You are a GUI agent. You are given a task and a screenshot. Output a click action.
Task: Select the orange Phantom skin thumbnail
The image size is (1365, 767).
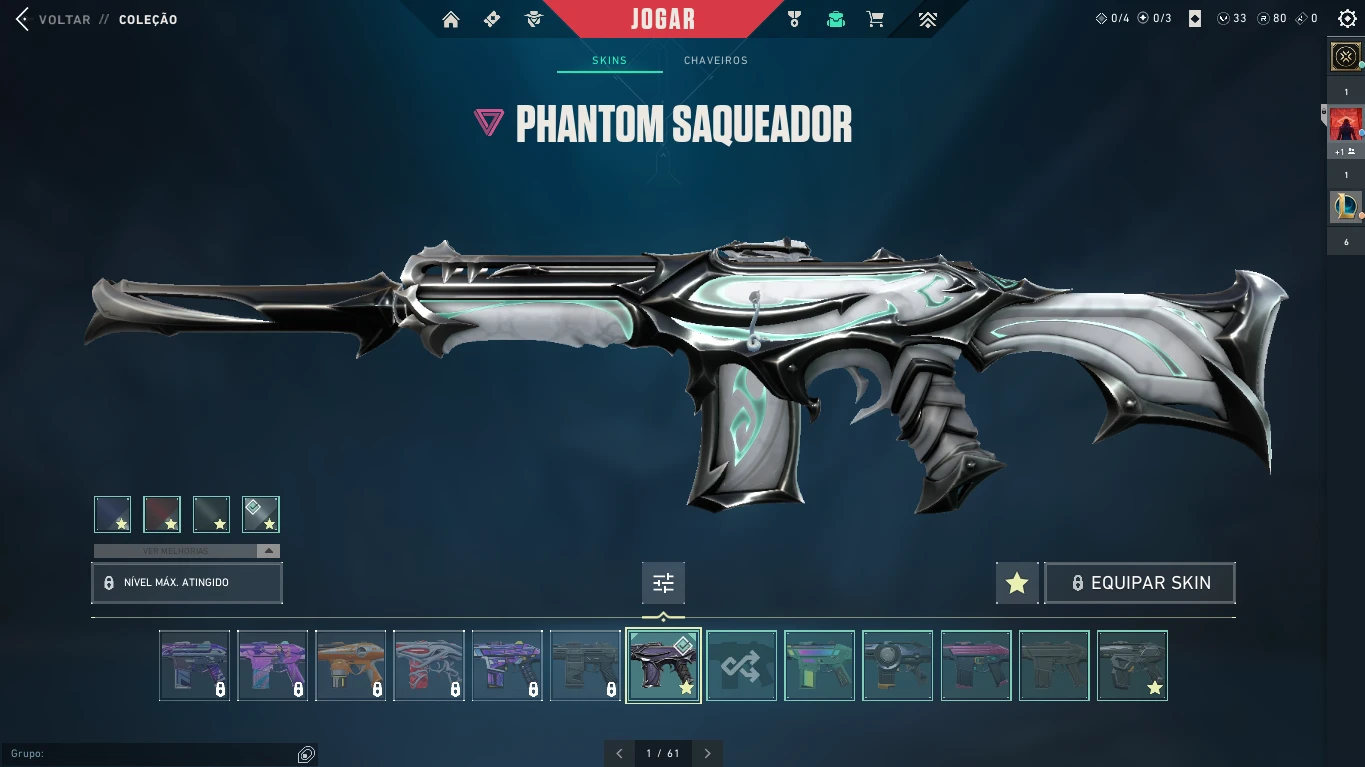point(350,665)
